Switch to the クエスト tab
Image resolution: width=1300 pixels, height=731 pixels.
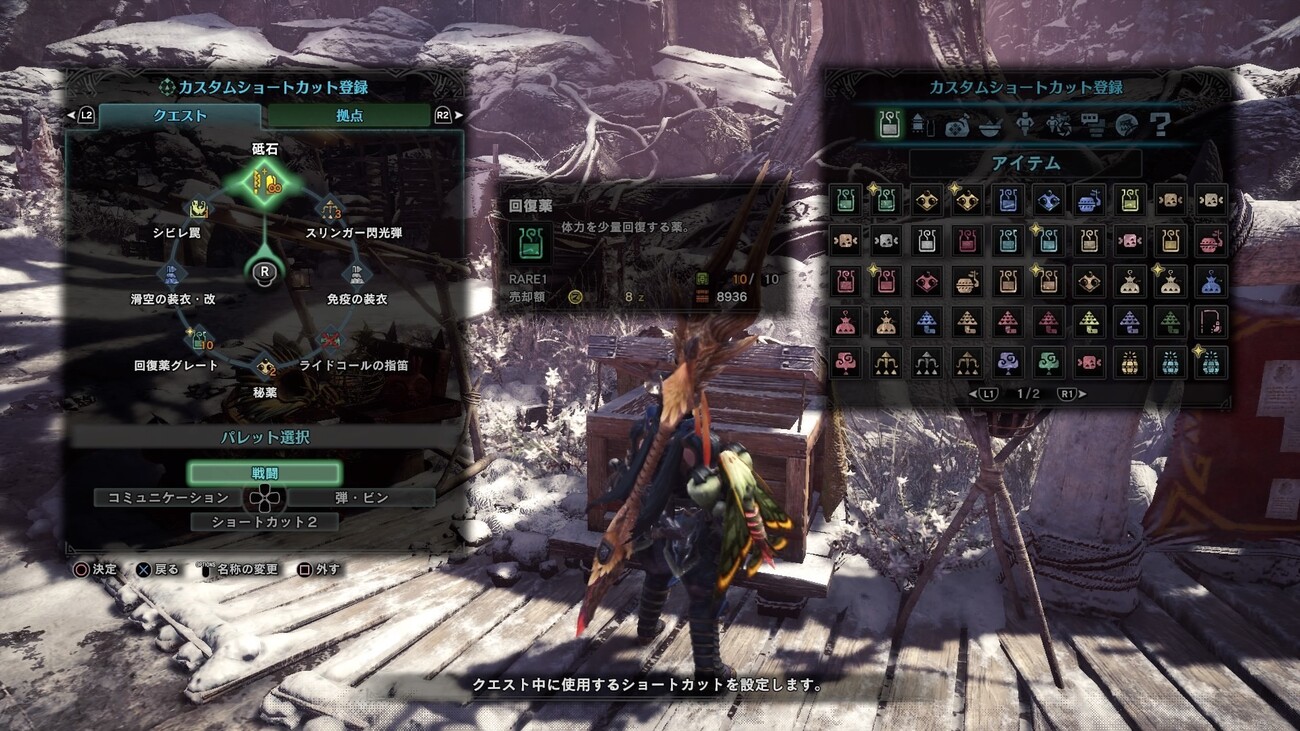[180, 116]
